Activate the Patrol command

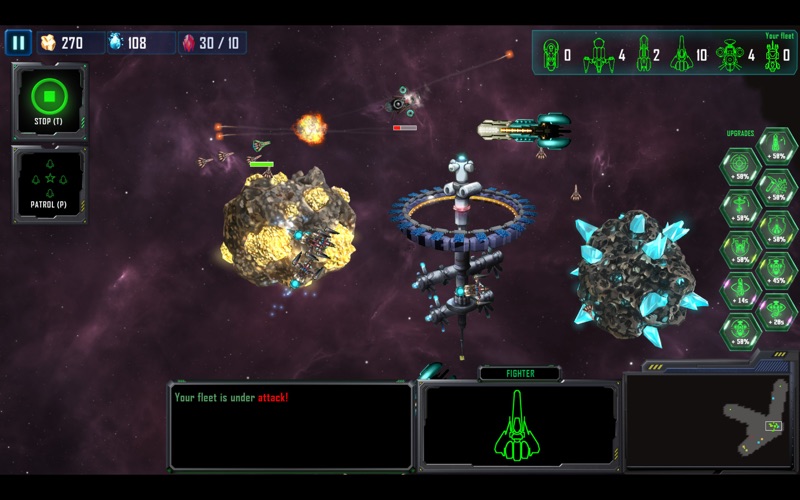[49, 184]
